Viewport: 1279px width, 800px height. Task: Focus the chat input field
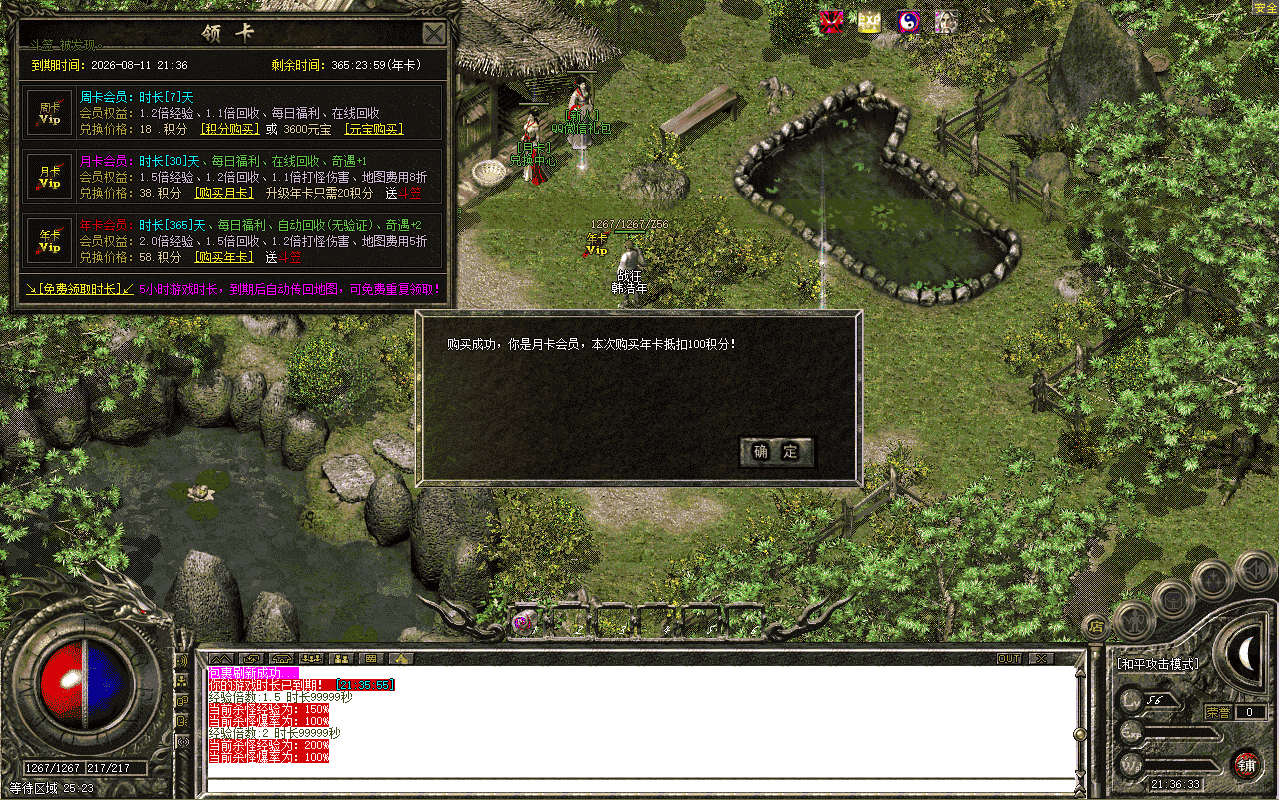[640, 783]
